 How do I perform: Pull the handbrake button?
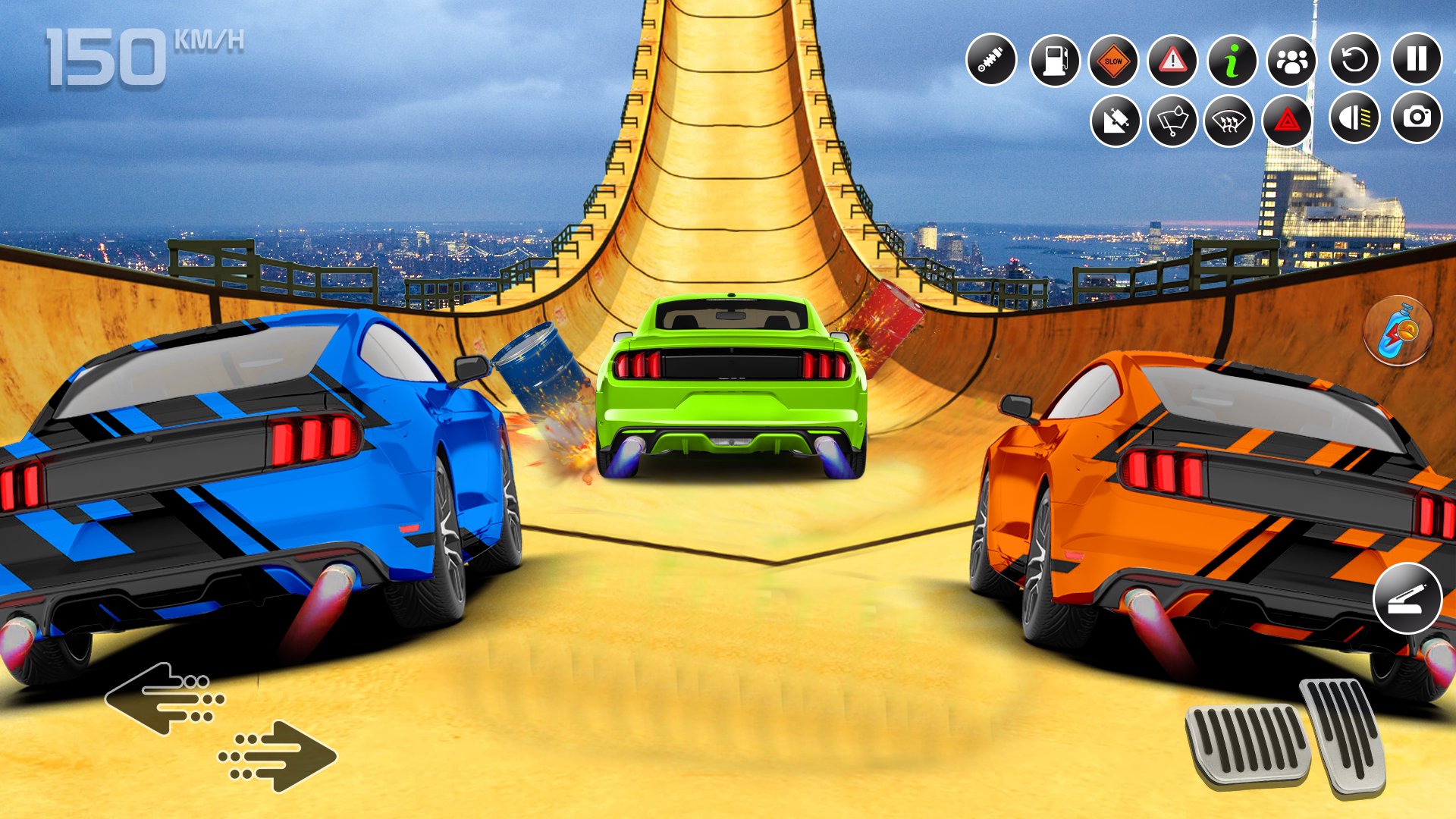point(1407,598)
